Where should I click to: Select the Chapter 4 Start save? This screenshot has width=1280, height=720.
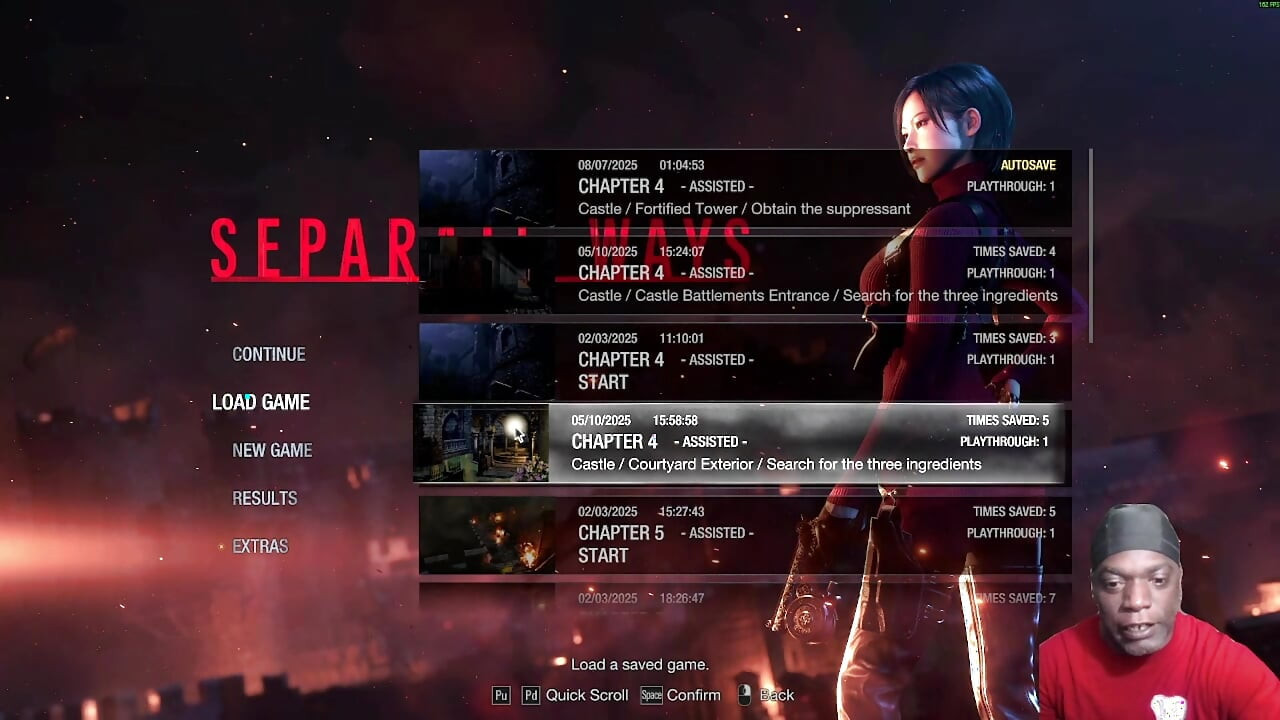tap(744, 360)
